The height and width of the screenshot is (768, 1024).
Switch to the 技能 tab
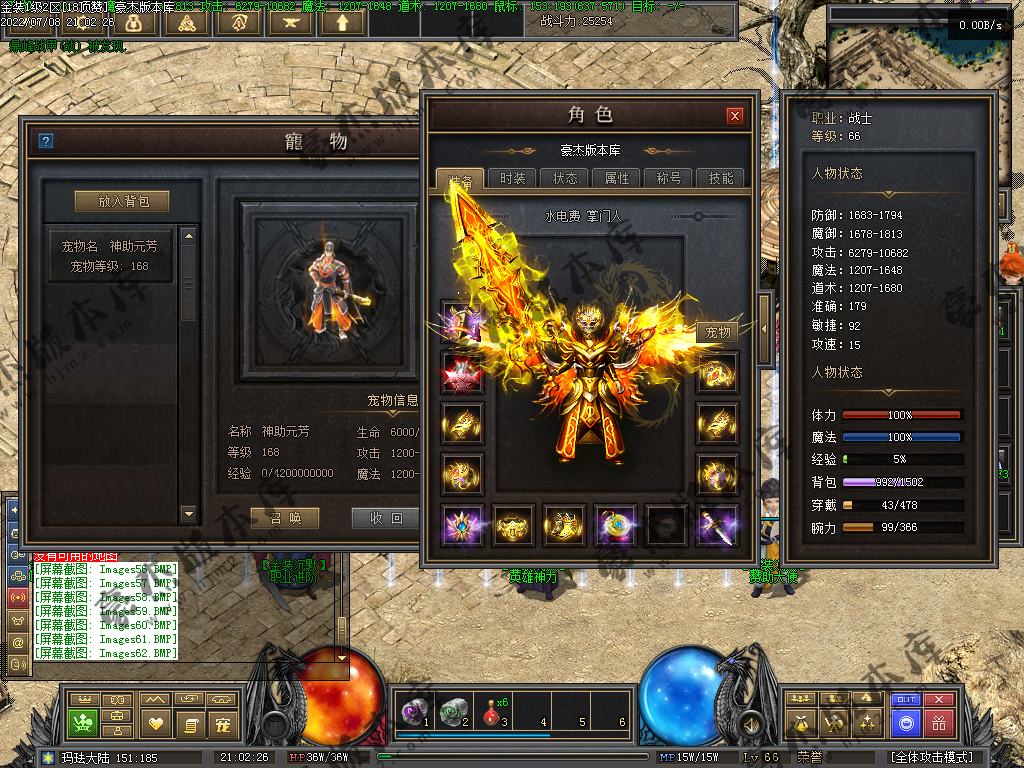tap(720, 178)
